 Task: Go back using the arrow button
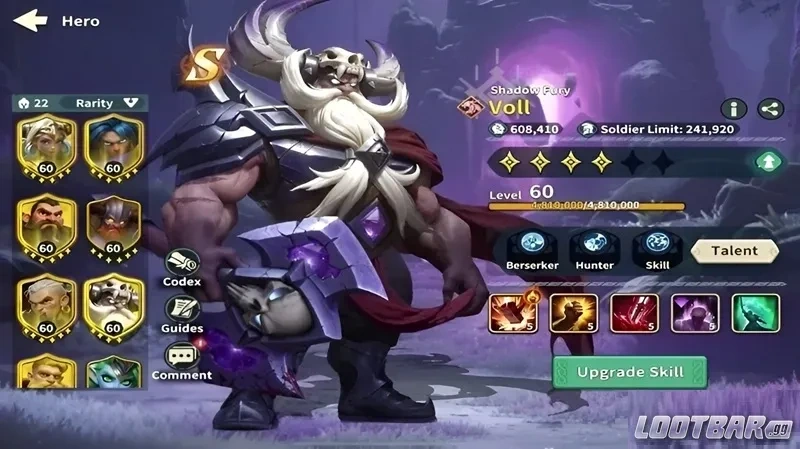click(x=30, y=20)
